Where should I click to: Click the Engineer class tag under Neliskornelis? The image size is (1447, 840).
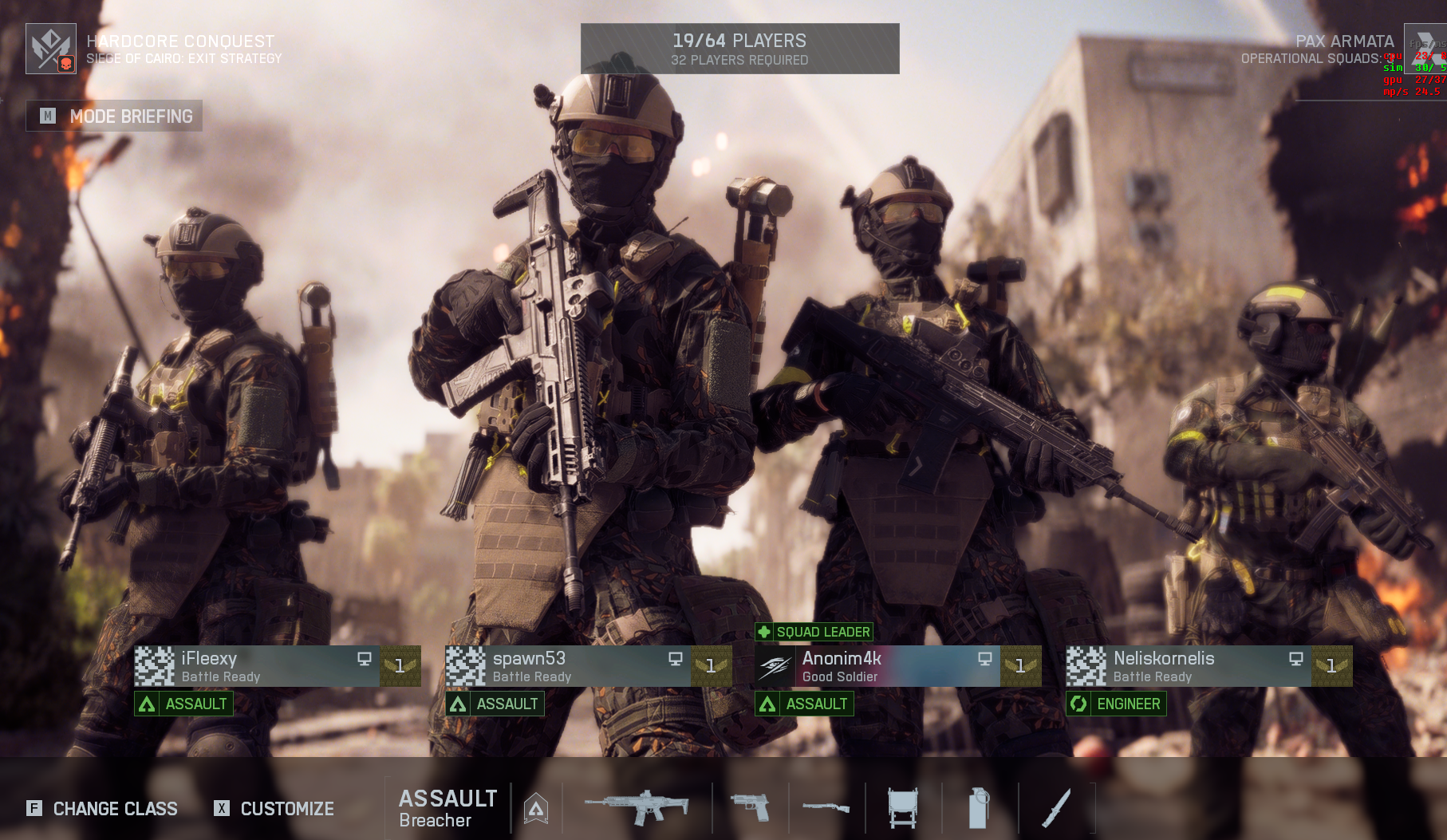point(1116,704)
